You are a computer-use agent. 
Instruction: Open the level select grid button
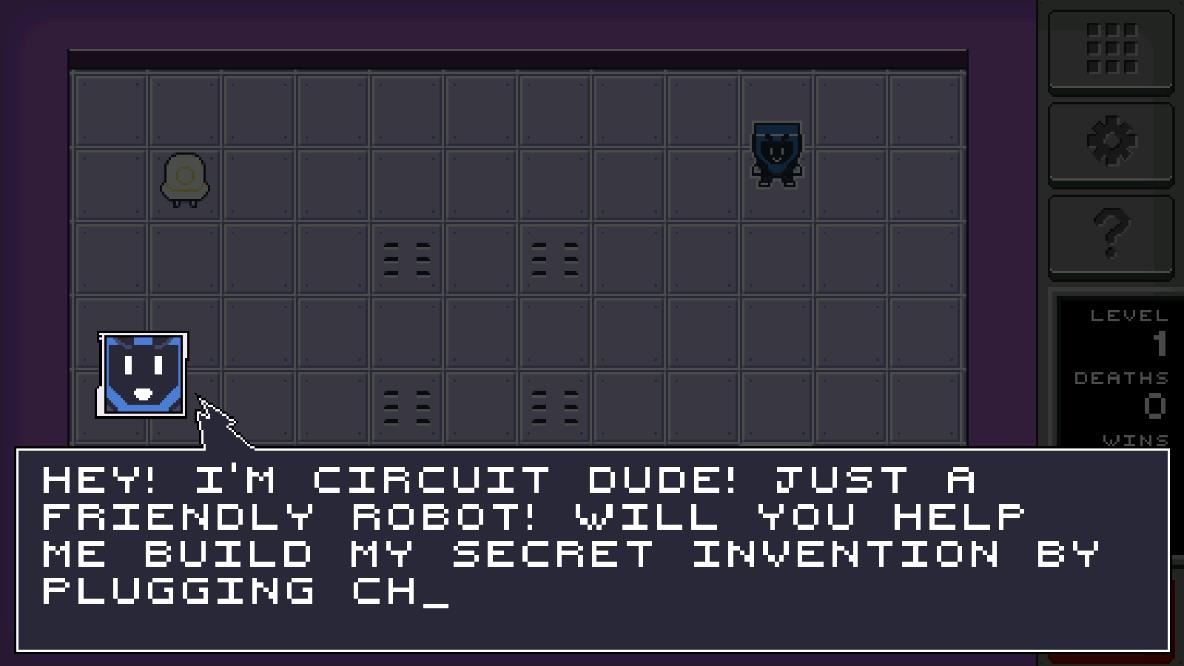pyautogui.click(x=1111, y=48)
